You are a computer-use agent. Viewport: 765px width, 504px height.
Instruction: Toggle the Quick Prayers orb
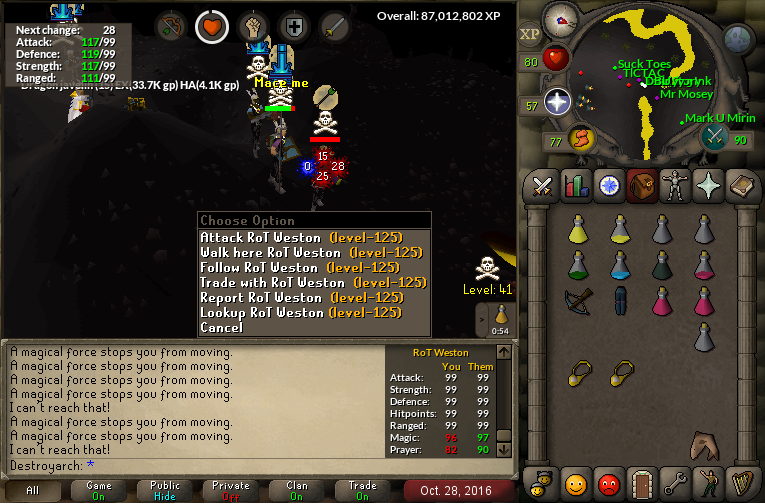(557, 102)
